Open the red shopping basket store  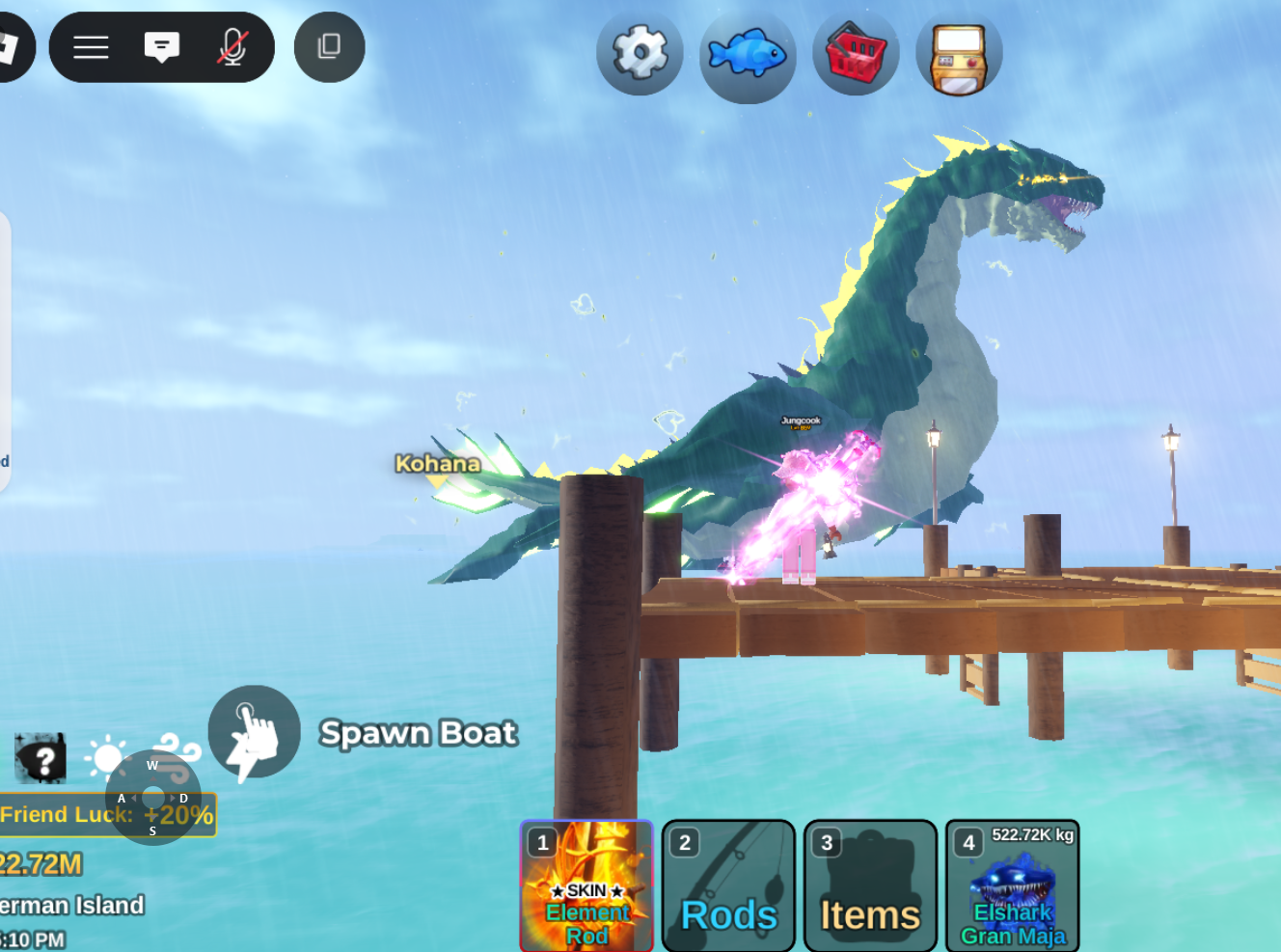pos(856,54)
